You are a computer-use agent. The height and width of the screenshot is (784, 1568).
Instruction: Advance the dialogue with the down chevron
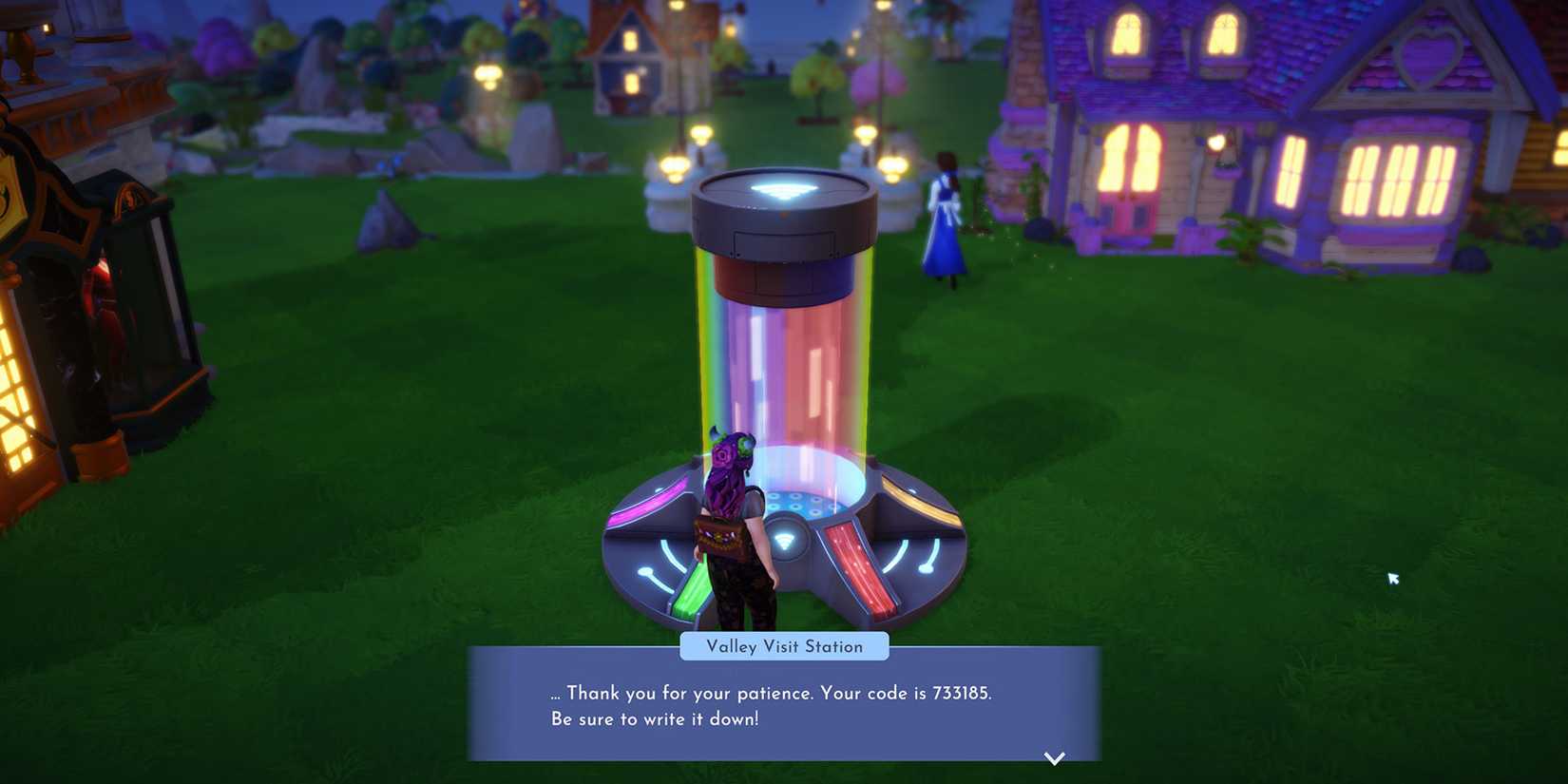(x=1055, y=758)
